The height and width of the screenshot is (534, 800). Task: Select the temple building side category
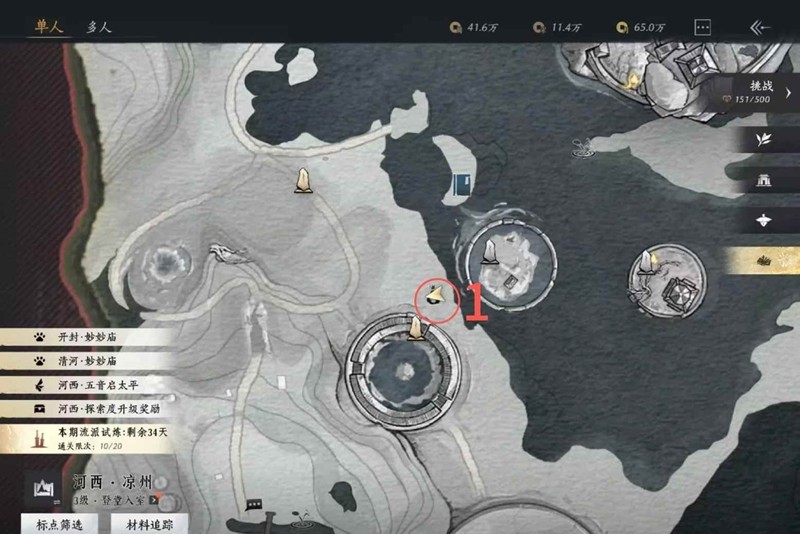click(767, 181)
